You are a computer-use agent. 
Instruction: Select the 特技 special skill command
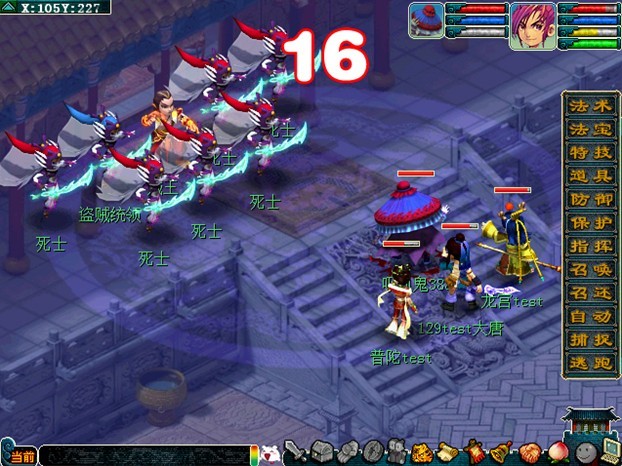pyautogui.click(x=583, y=152)
